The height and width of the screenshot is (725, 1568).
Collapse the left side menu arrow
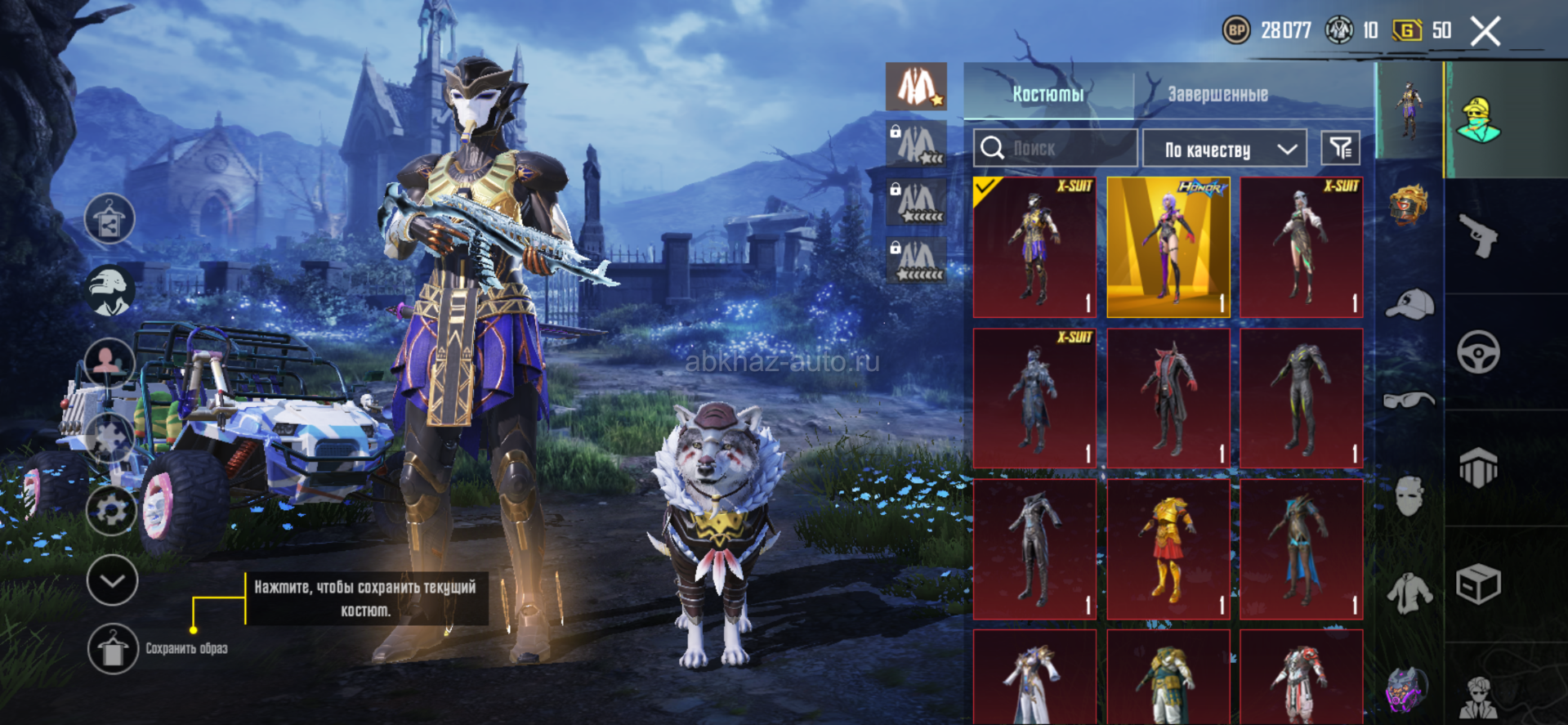112,580
